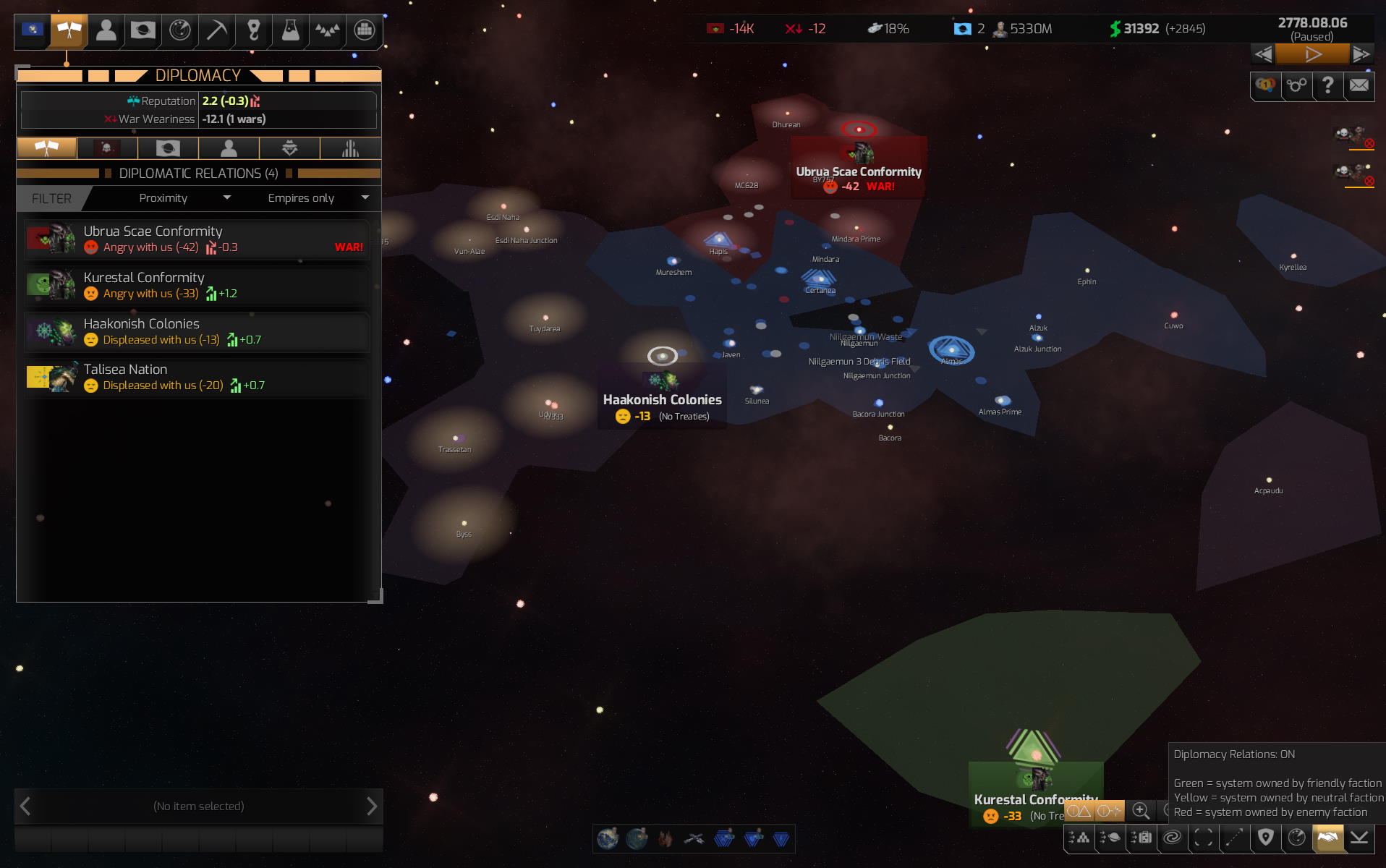The width and height of the screenshot is (1386, 868).
Task: Open the pickaxe mining menu
Action: [216, 30]
